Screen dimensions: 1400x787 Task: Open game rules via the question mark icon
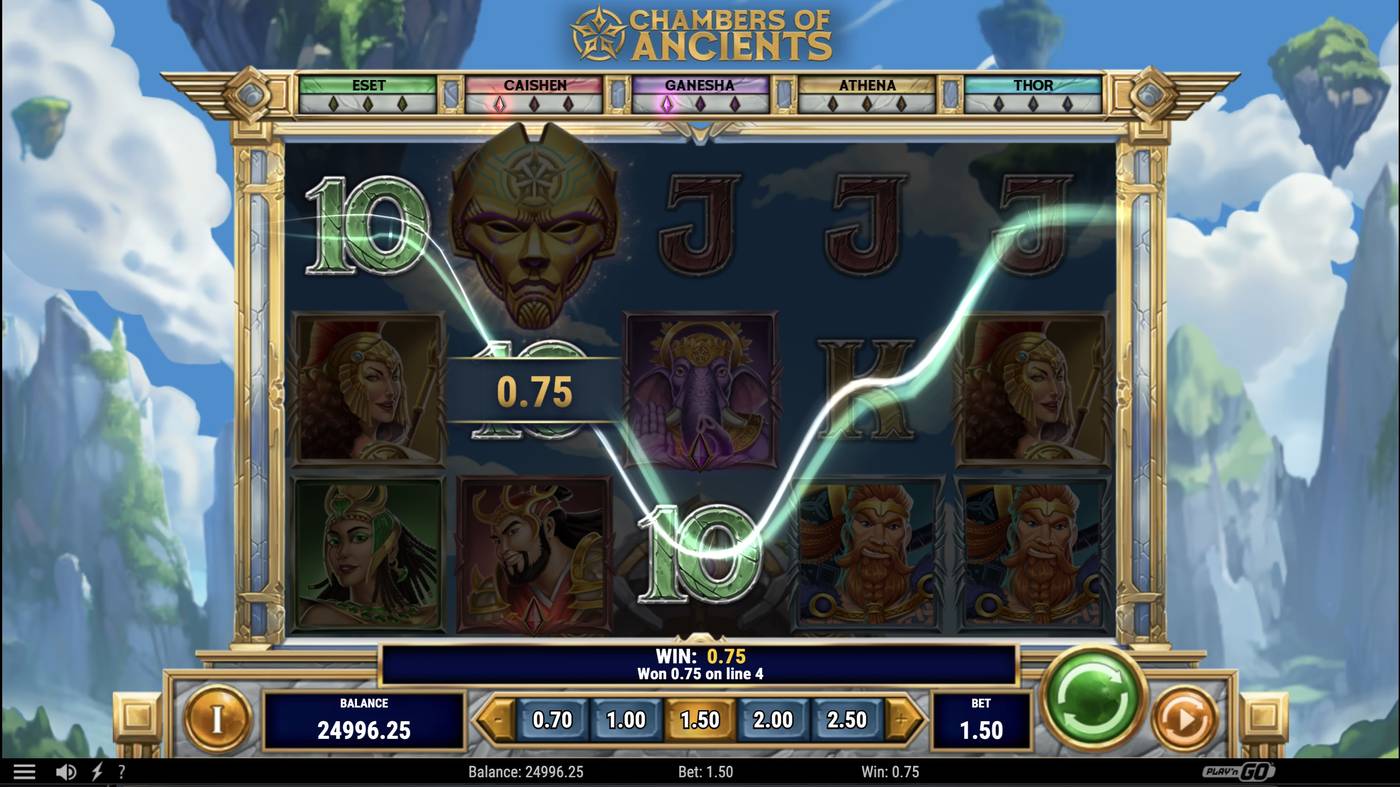(x=122, y=771)
